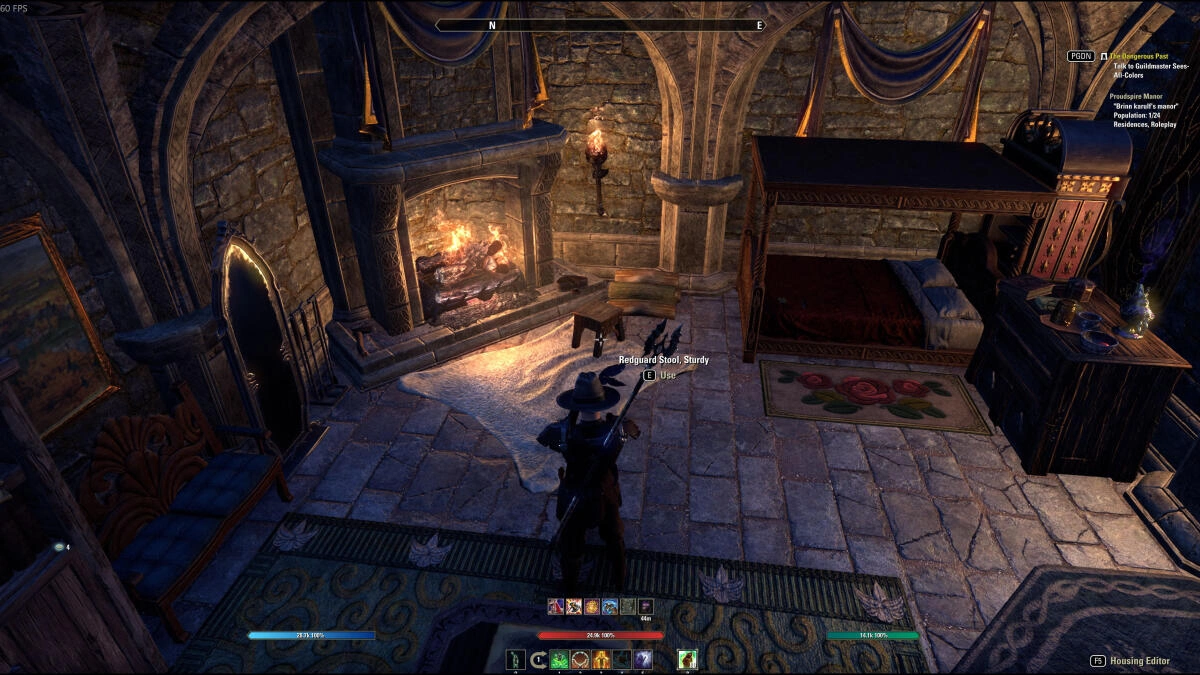Inspect the golden sun emblem buff icon
The image size is (1200, 675).
click(x=592, y=606)
